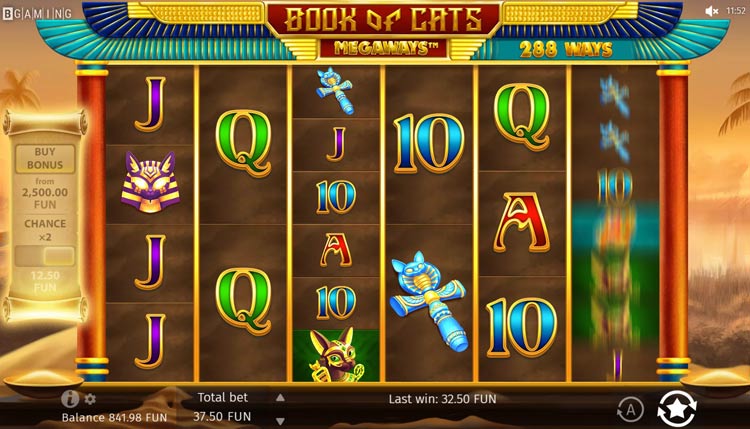Screen dimensions: 750x429
Task: Click the Buy Bonus button
Action: tap(44, 160)
